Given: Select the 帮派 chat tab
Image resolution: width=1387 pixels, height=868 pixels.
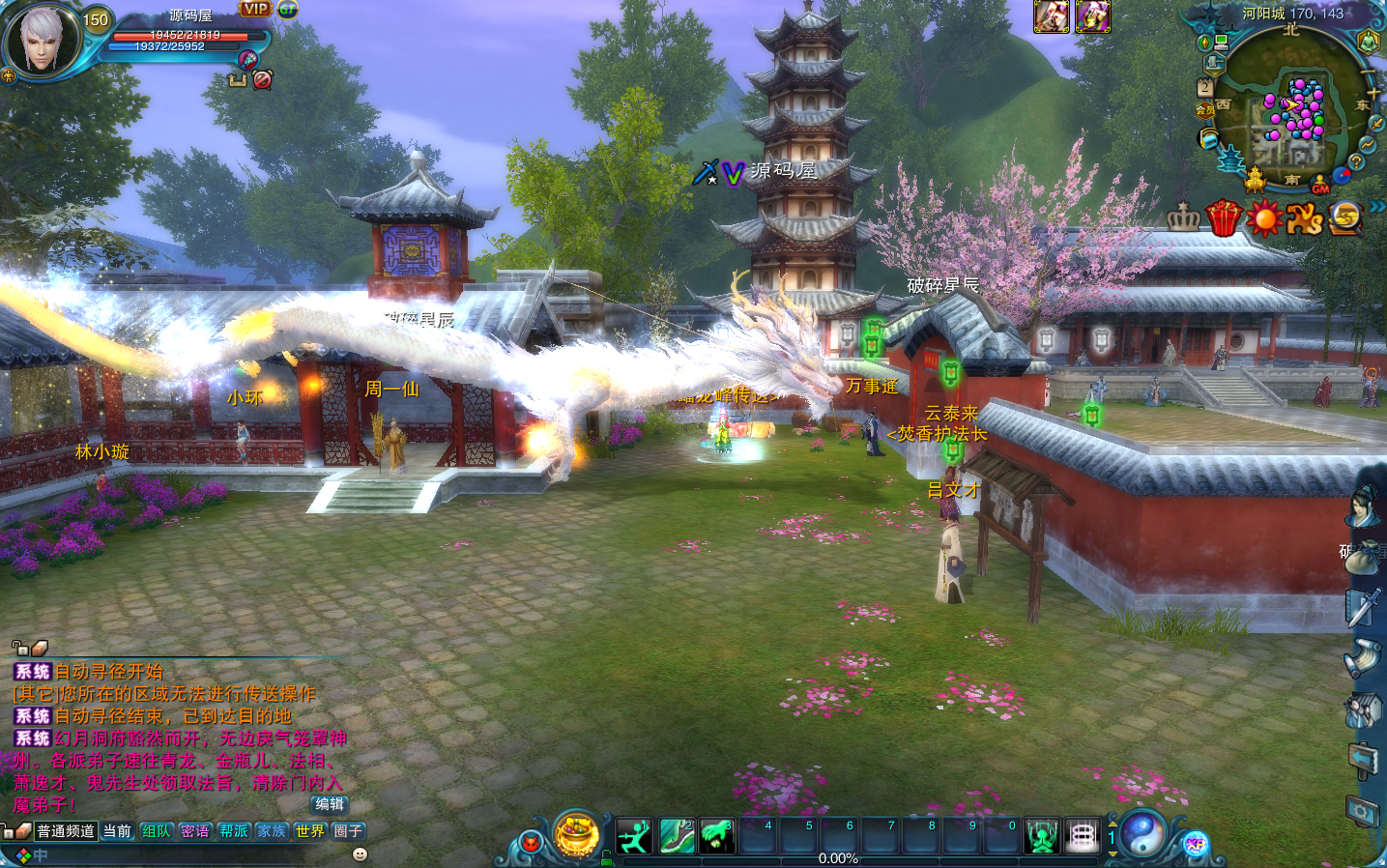Looking at the screenshot, I should click(233, 830).
